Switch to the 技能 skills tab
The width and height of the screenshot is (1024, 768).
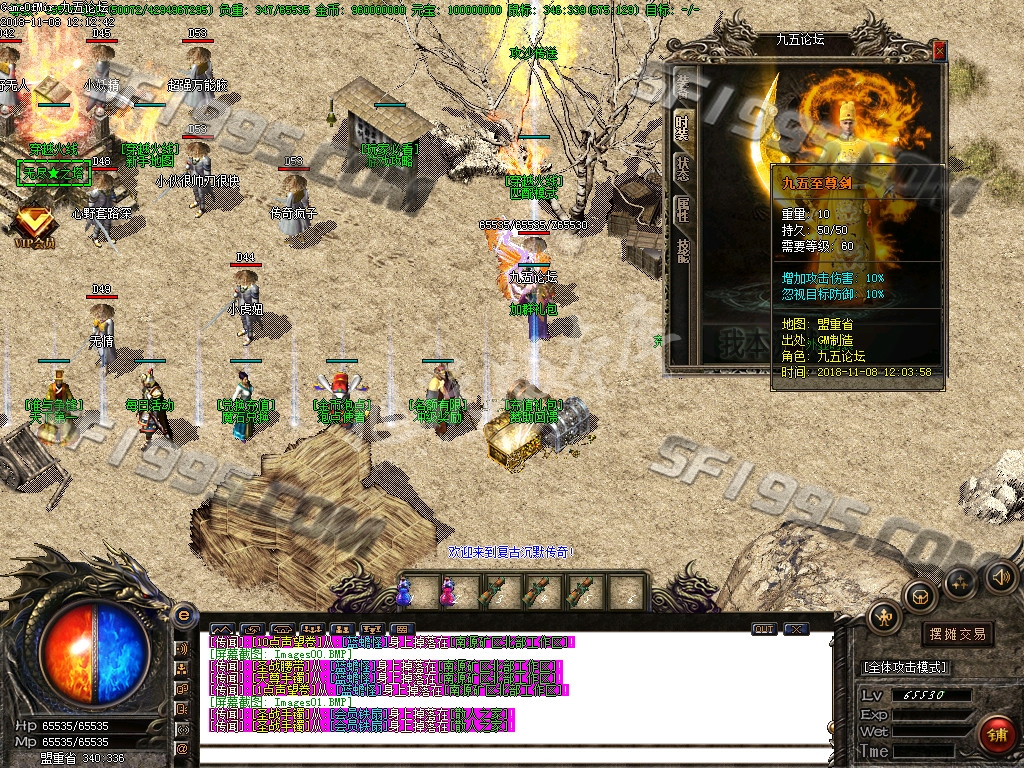pos(682,250)
